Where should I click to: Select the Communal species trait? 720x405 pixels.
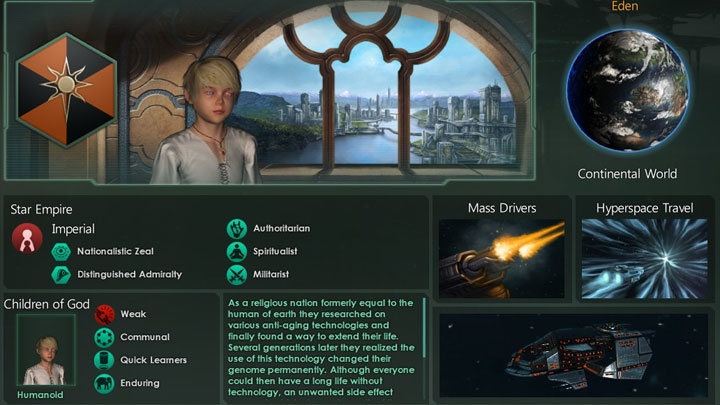(x=104, y=337)
